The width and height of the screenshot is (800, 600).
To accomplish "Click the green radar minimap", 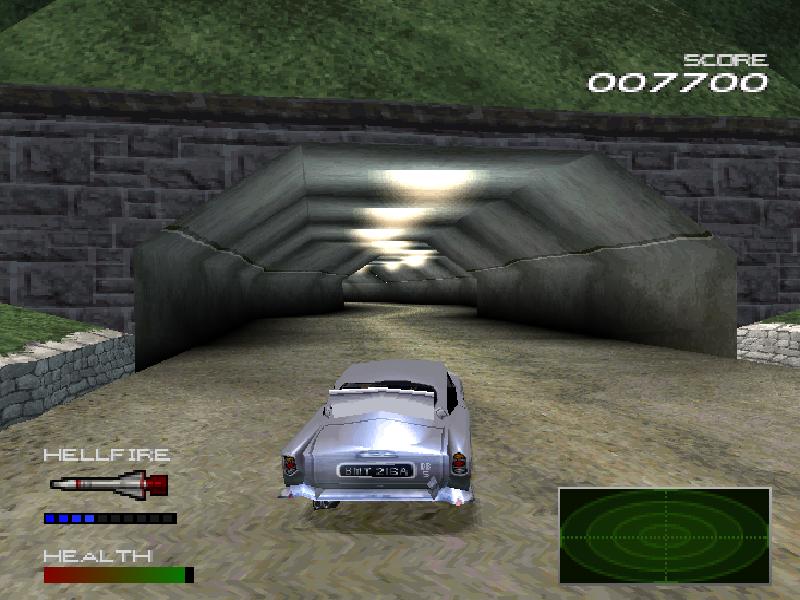I will click(x=664, y=535).
